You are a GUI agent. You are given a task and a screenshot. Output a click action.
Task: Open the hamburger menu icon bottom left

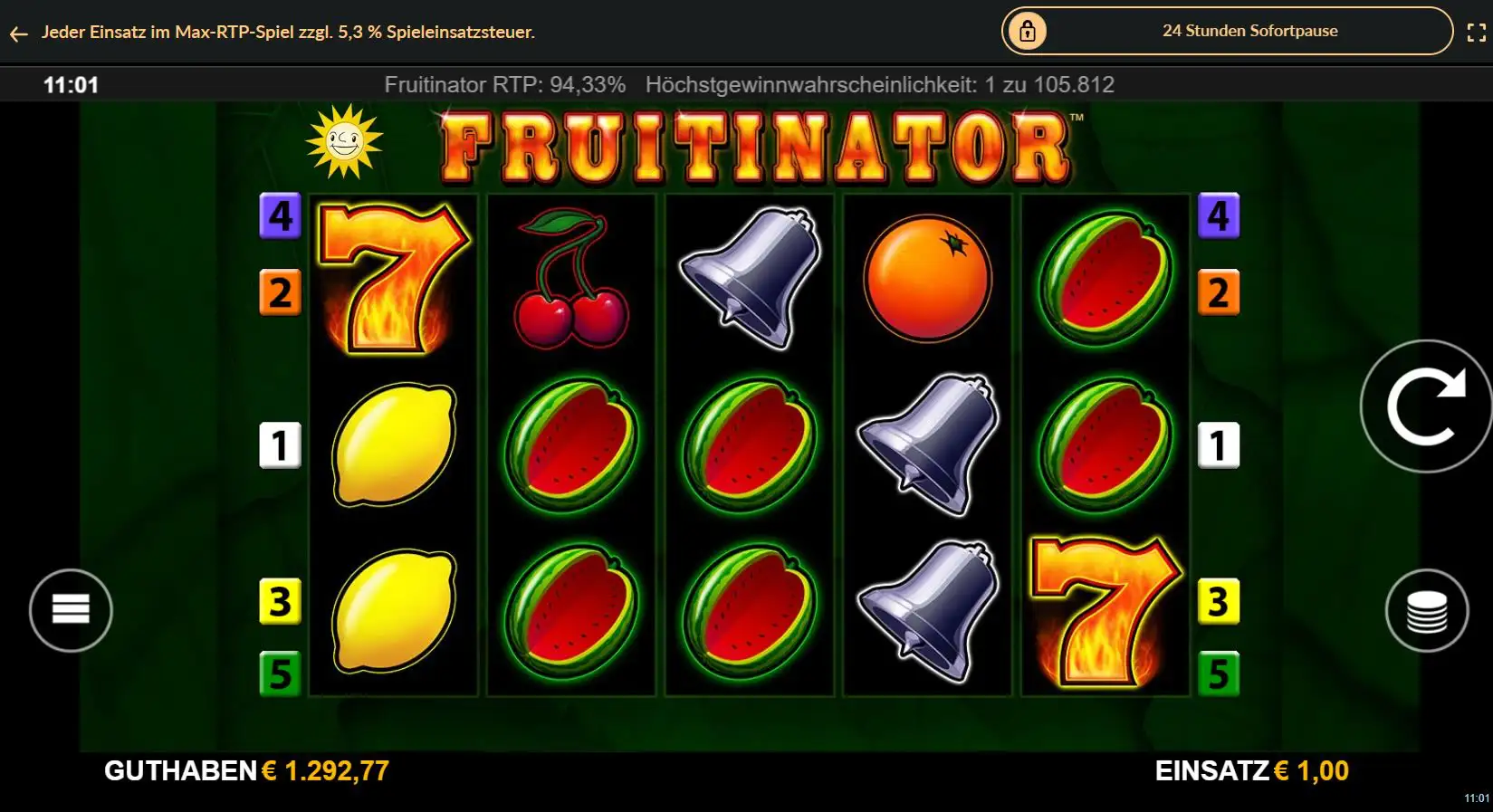click(x=71, y=609)
